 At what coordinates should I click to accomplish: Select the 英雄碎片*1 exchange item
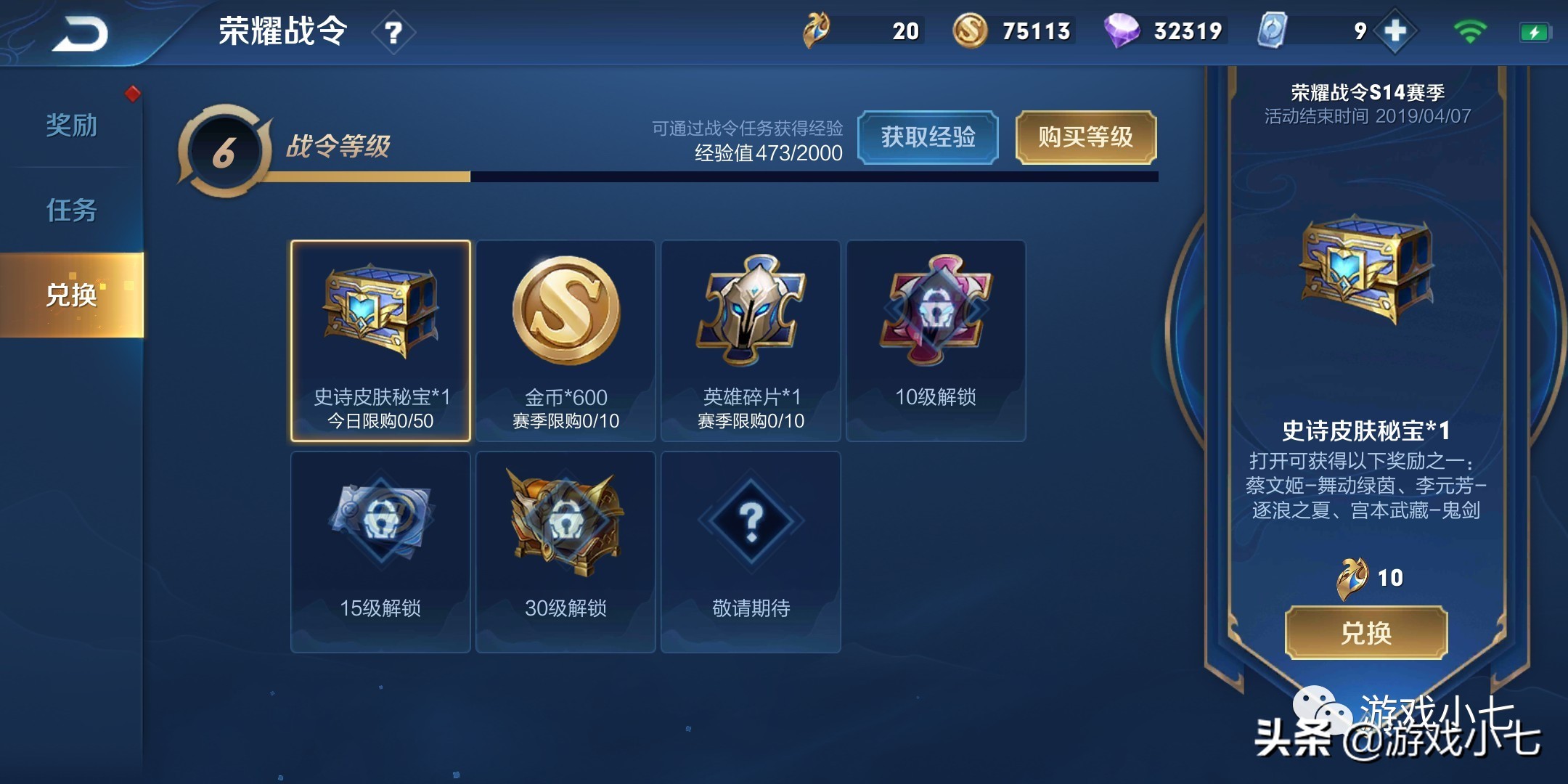pos(751,338)
